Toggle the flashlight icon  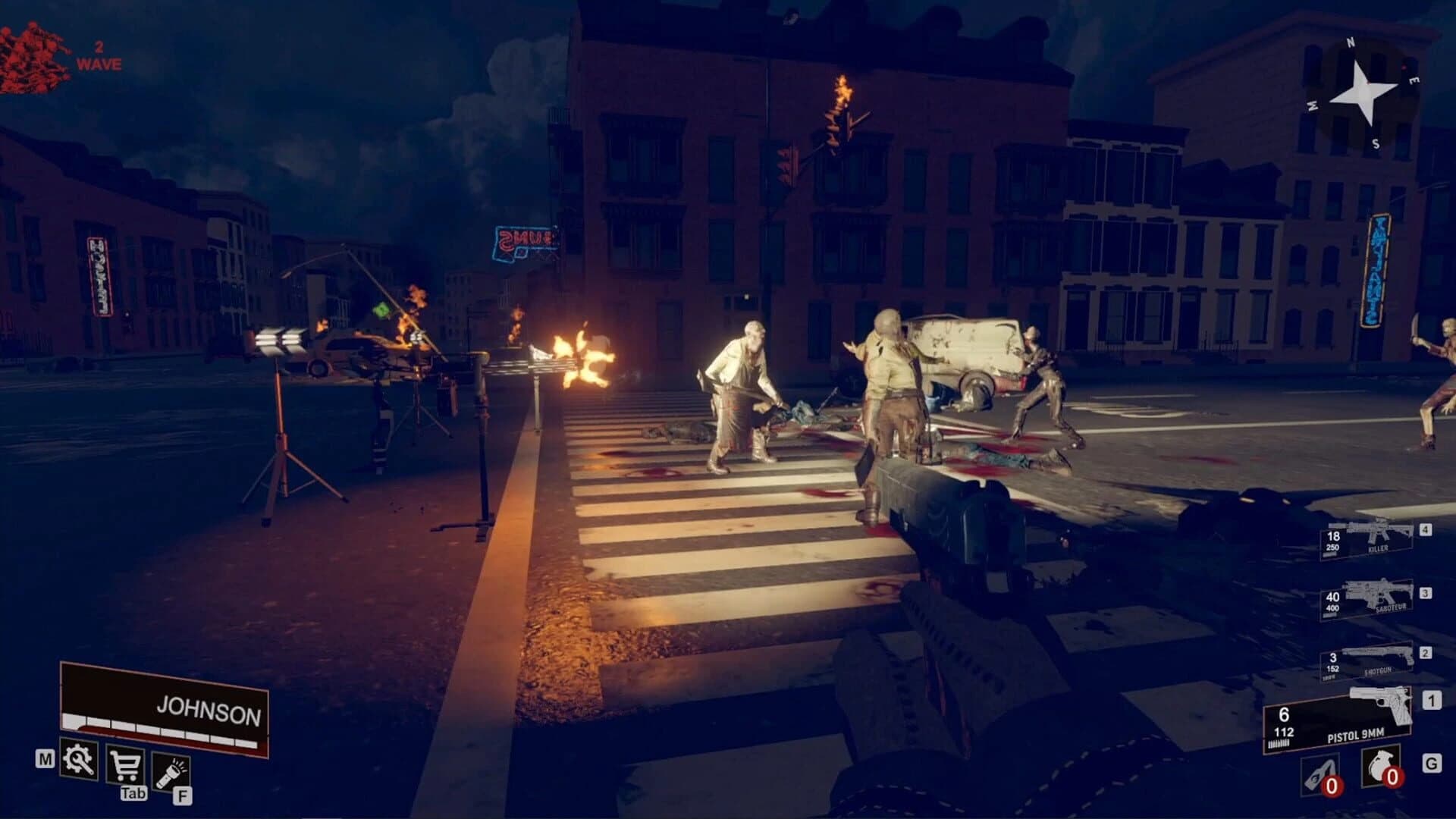click(171, 770)
